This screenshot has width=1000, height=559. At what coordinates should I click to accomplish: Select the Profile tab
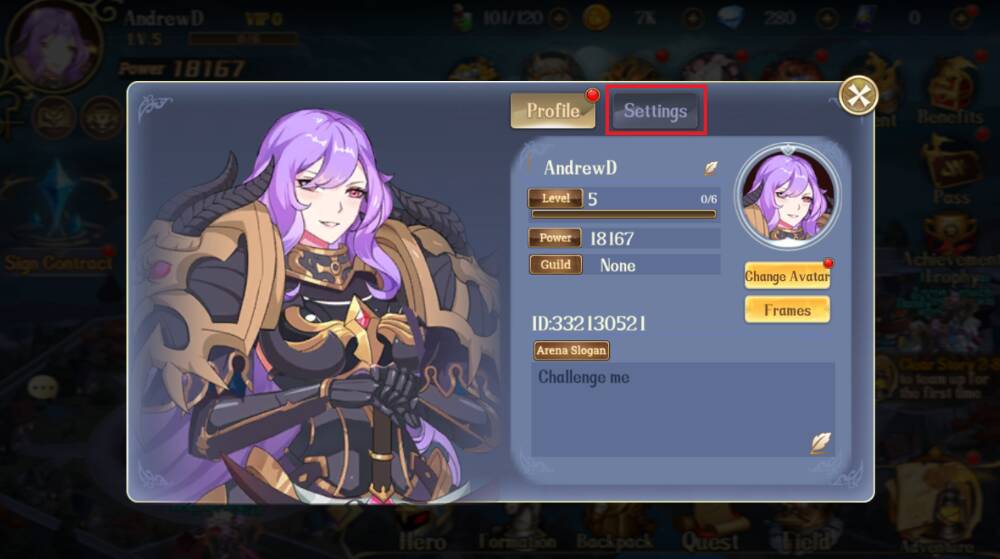click(553, 111)
